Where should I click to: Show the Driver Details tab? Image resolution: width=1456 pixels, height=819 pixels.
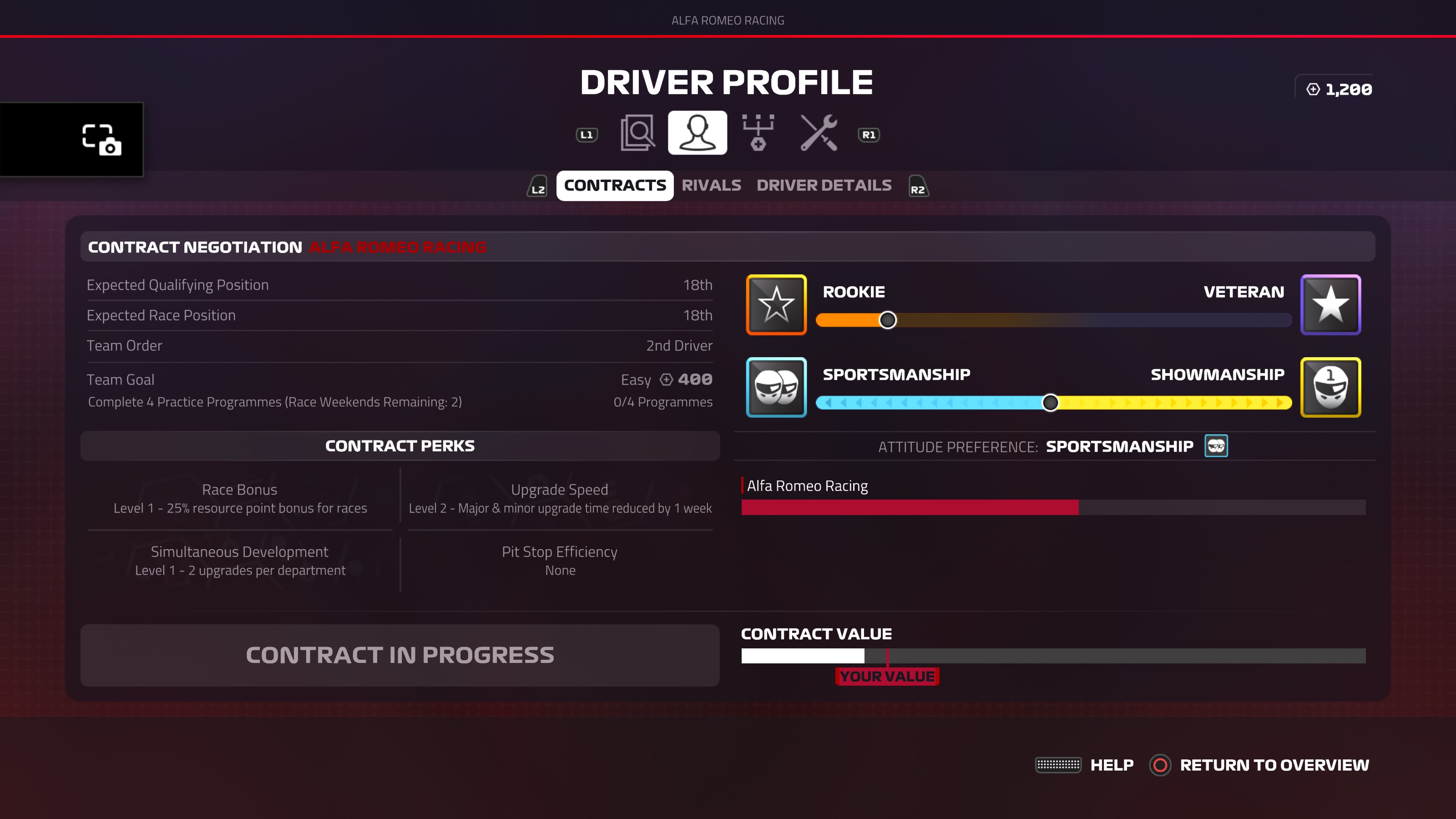click(824, 185)
